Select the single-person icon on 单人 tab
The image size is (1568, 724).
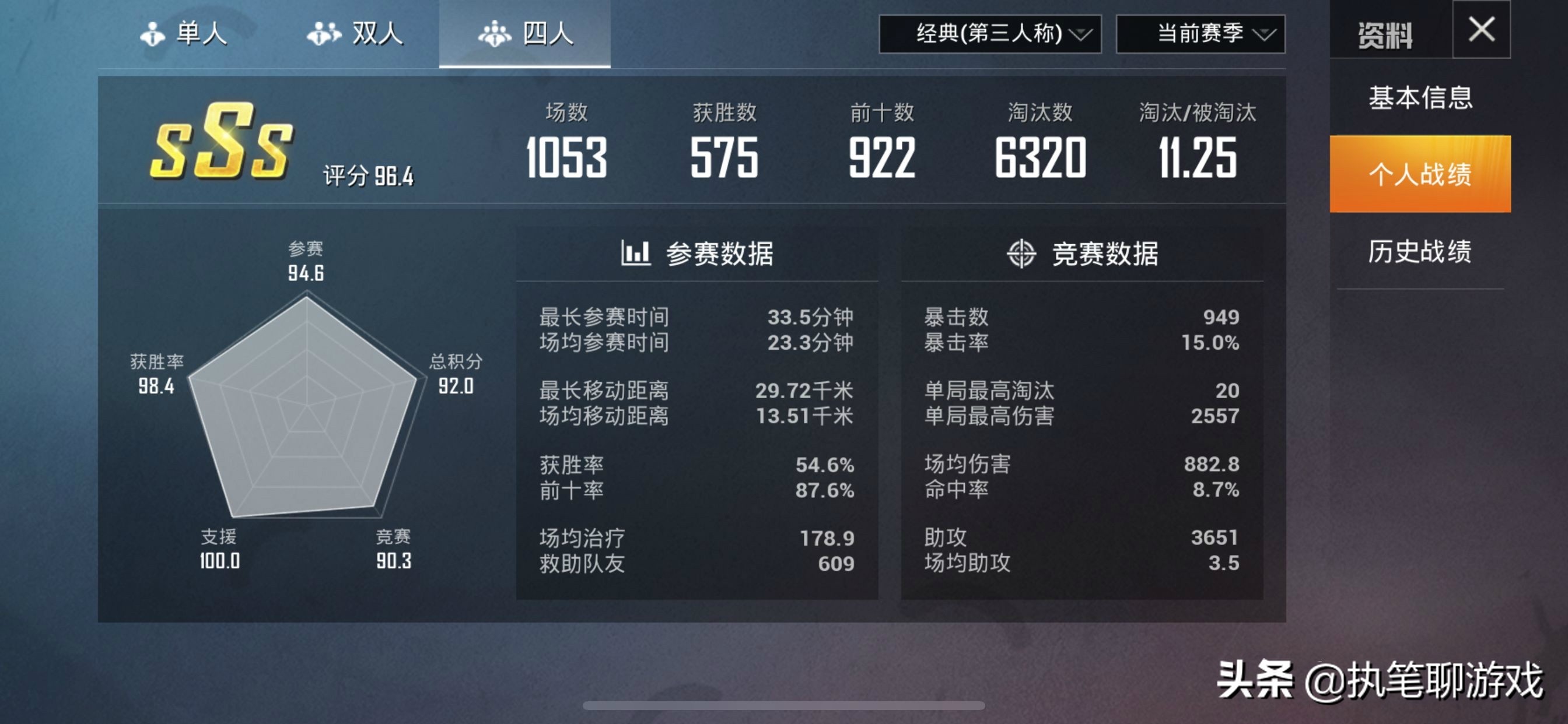click(x=154, y=34)
